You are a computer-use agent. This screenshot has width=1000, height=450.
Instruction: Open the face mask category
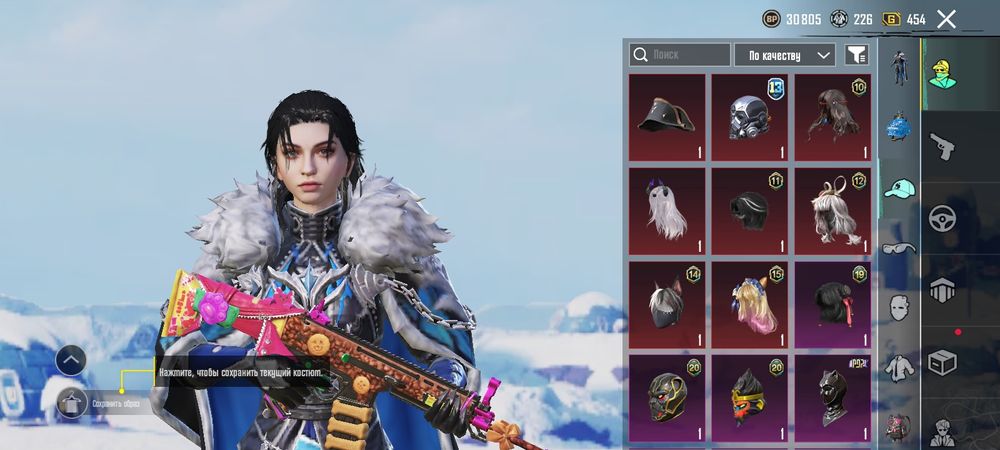[900, 307]
